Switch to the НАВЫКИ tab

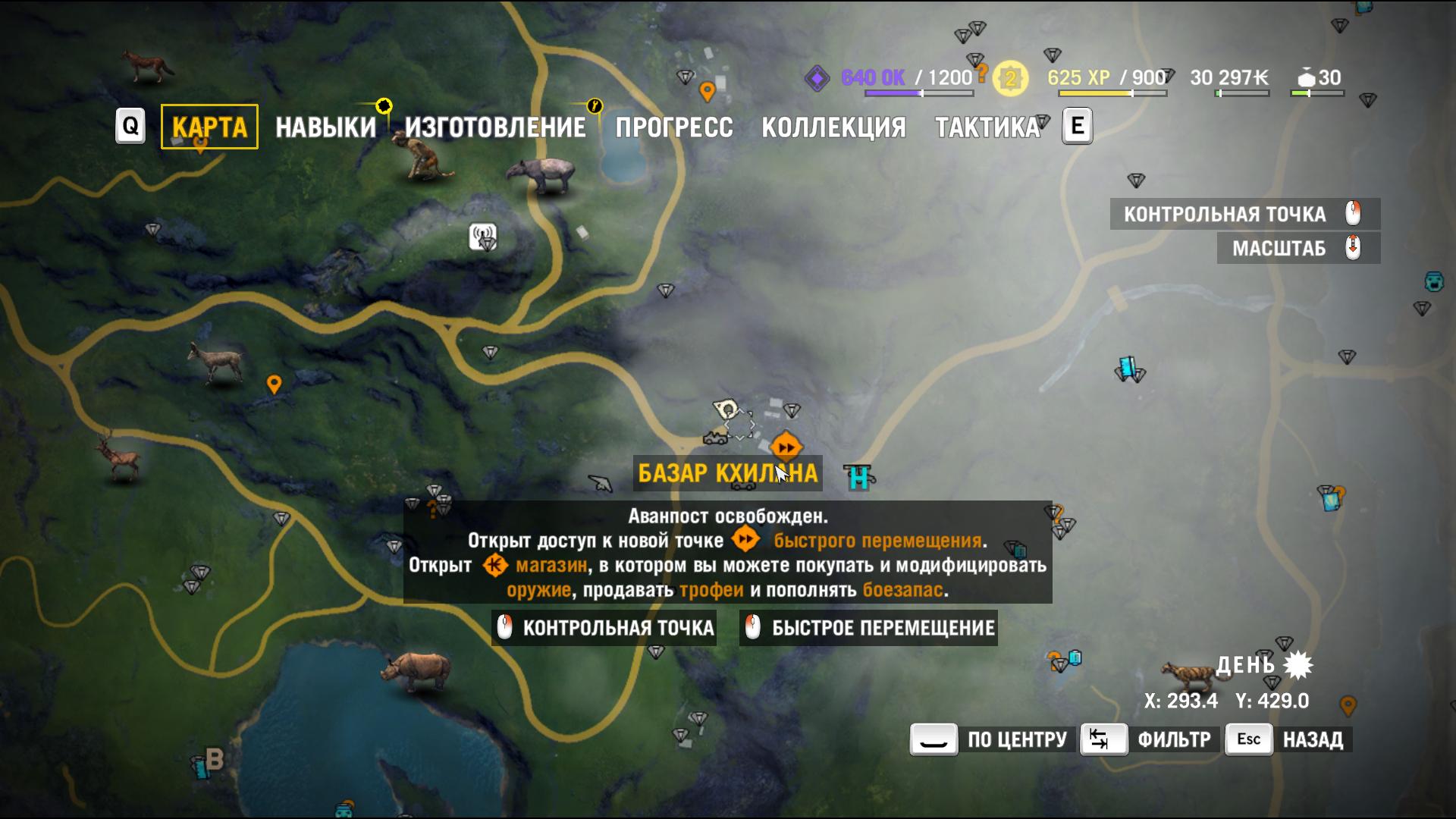click(326, 126)
